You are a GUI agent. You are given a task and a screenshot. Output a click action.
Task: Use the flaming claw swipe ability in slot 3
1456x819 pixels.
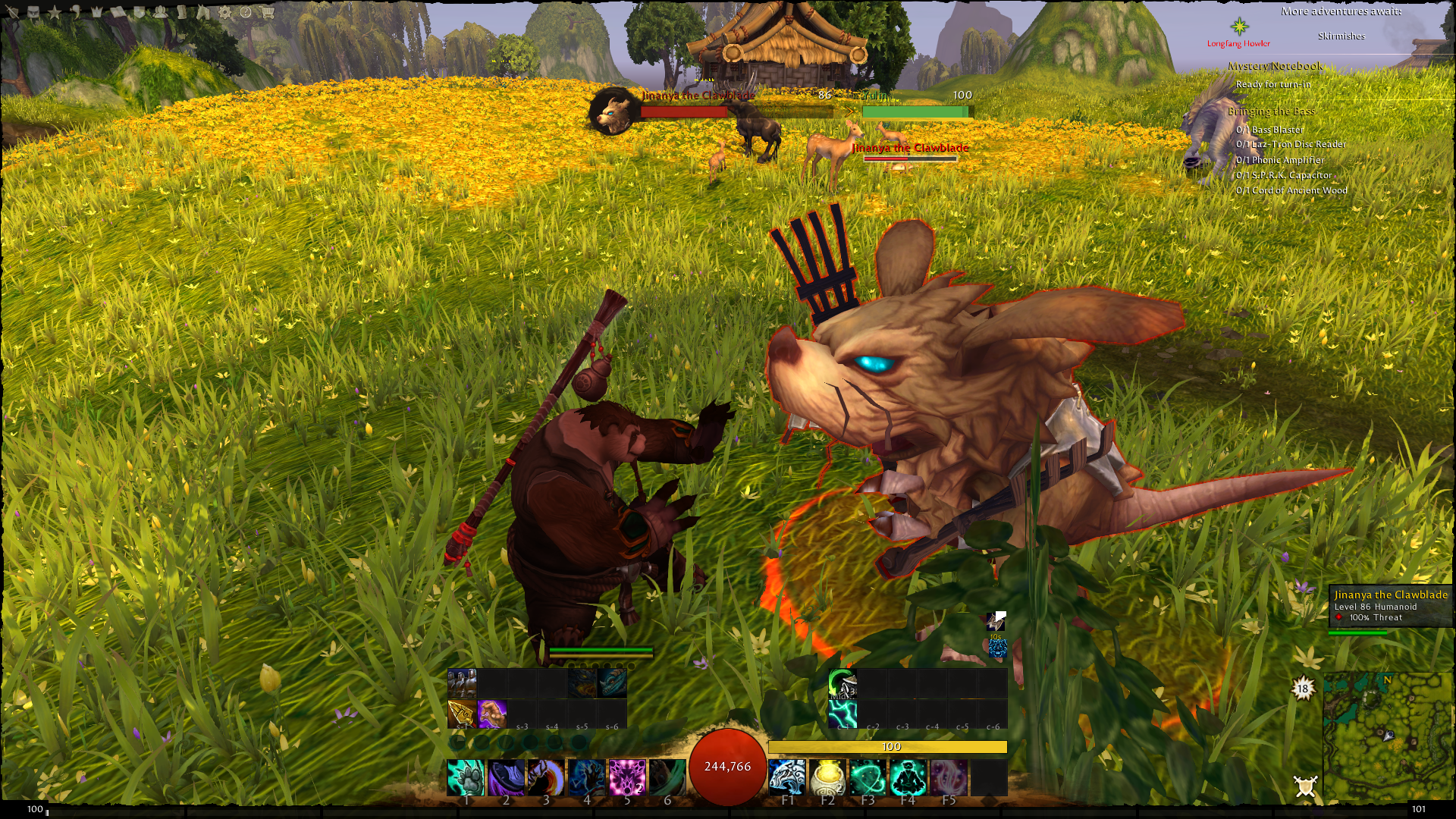(546, 777)
